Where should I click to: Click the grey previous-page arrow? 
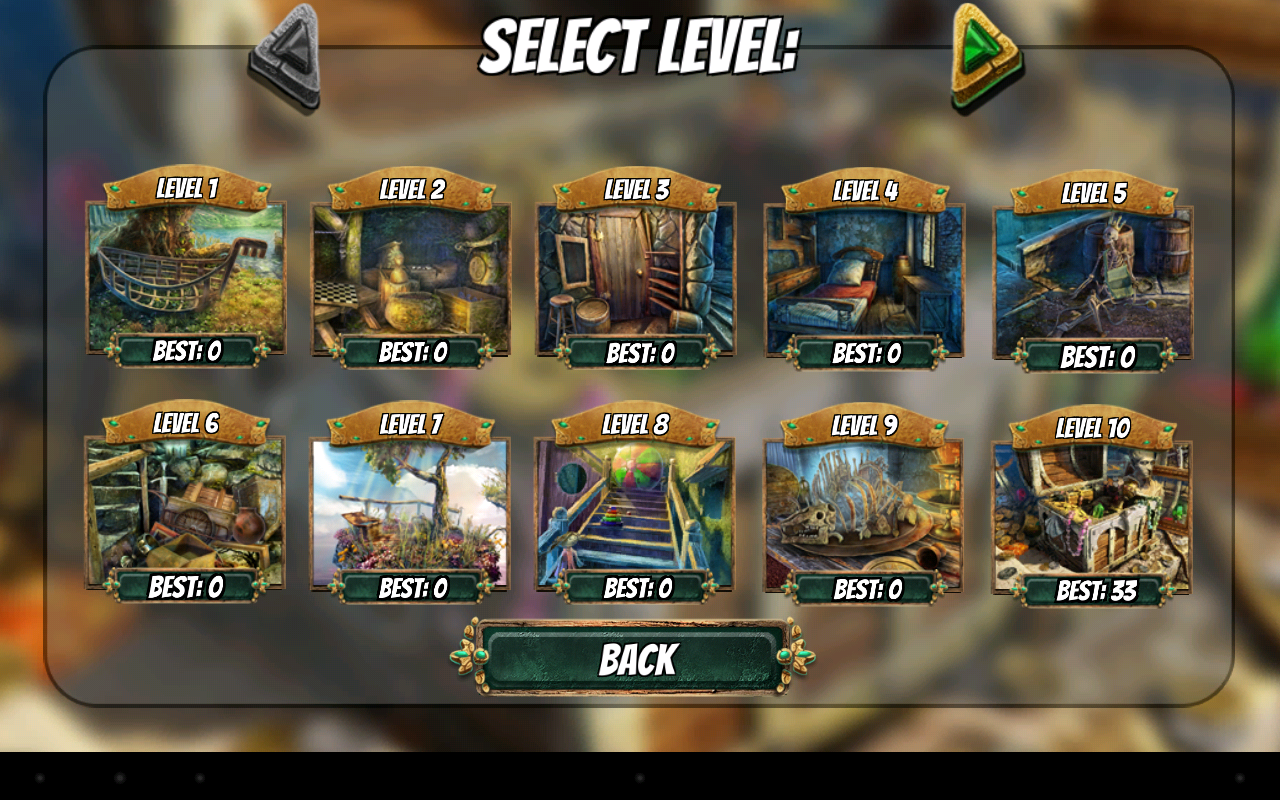[x=286, y=55]
